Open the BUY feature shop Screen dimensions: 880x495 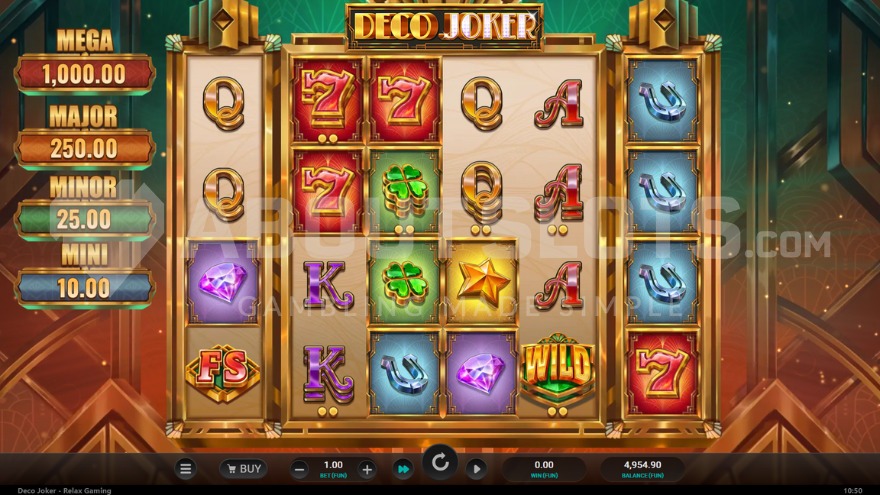(x=243, y=468)
